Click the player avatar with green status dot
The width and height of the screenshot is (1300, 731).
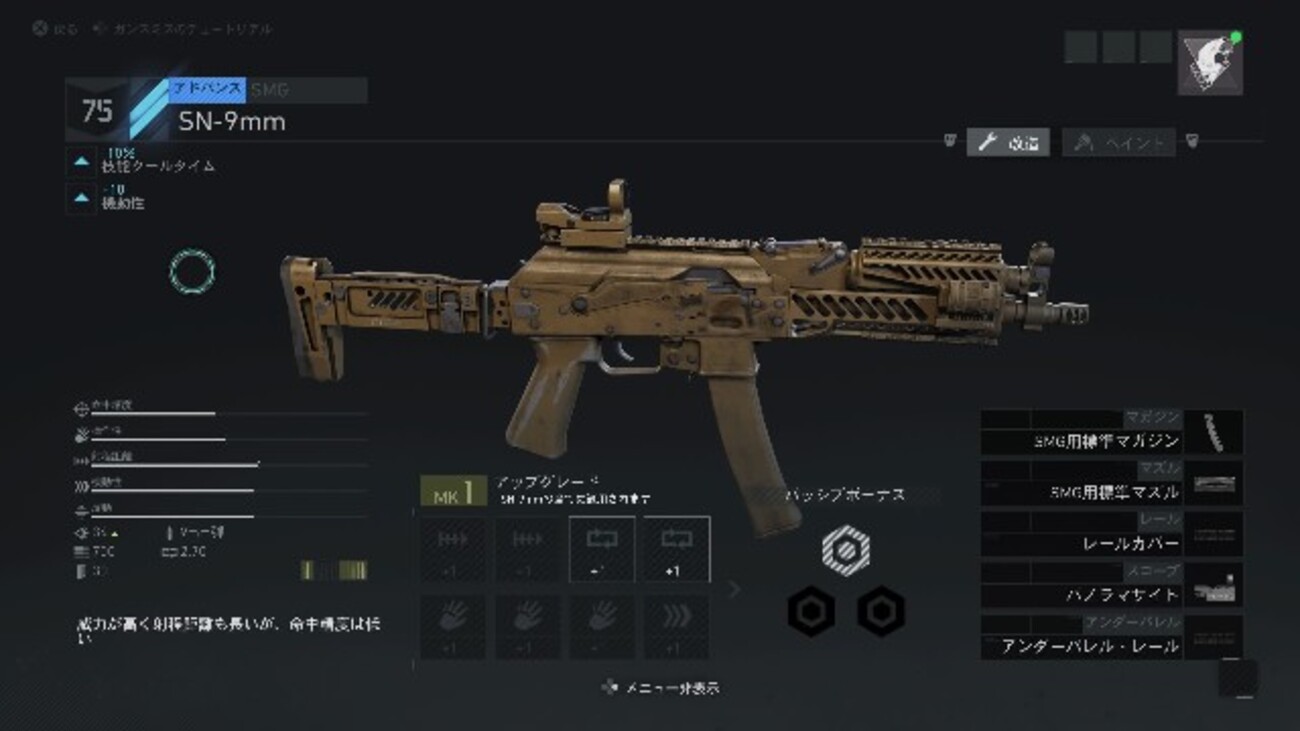[1210, 62]
